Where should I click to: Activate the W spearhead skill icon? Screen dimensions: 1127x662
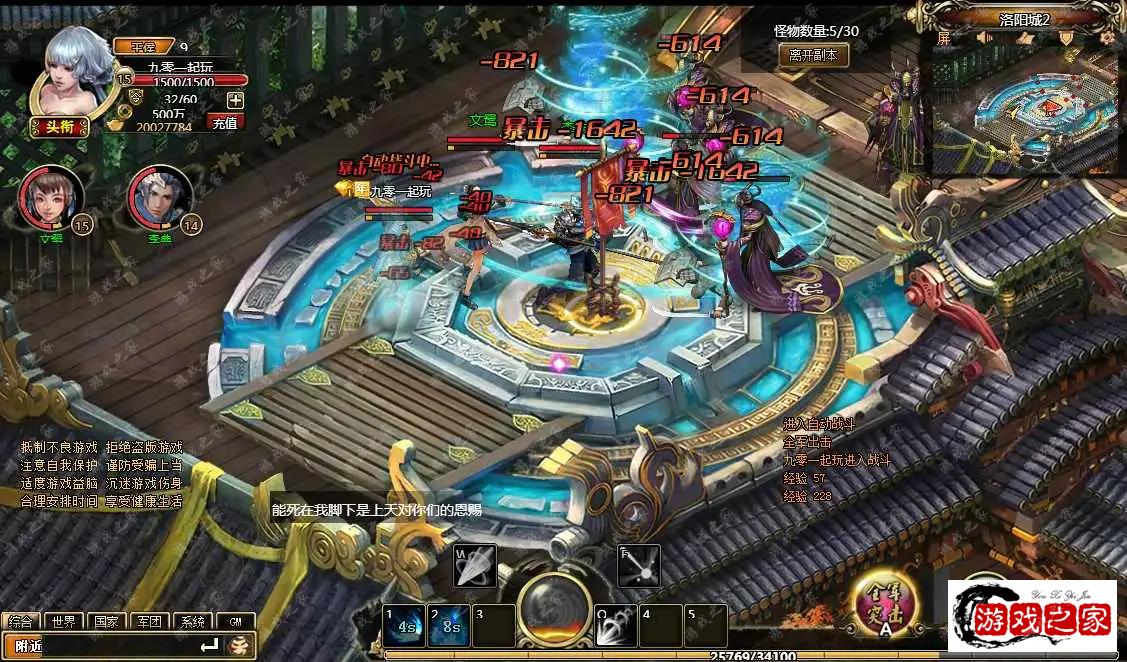point(475,566)
